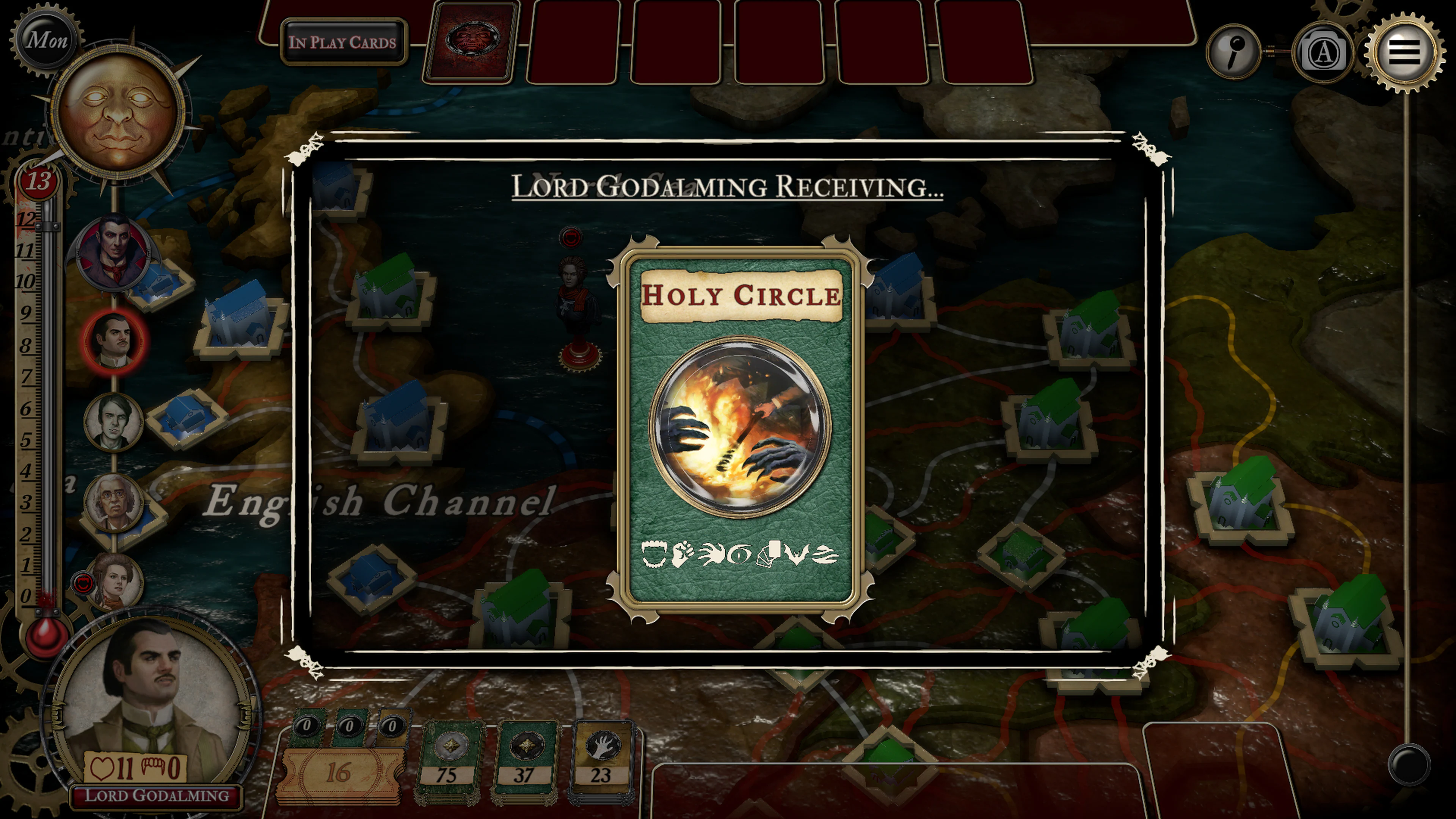This screenshot has width=1456, height=819.
Task: Click the Mon day indicator gear
Action: [46, 39]
